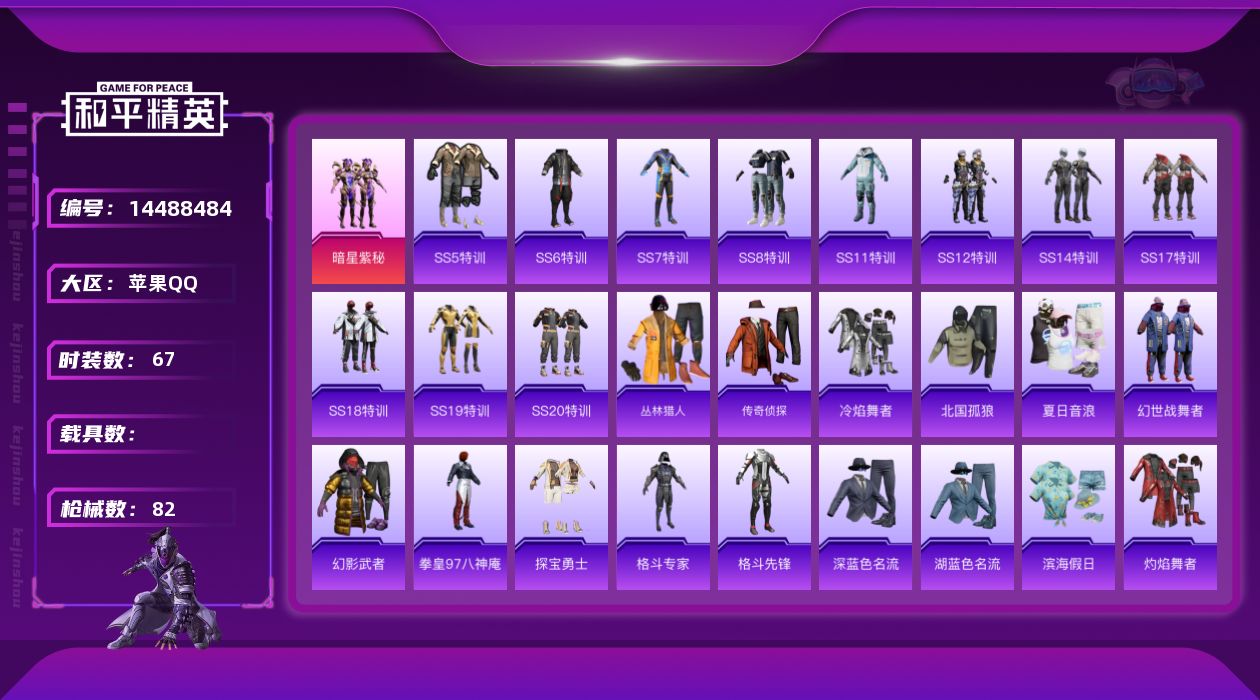Select the SS17特训 outfit card

(1170, 210)
